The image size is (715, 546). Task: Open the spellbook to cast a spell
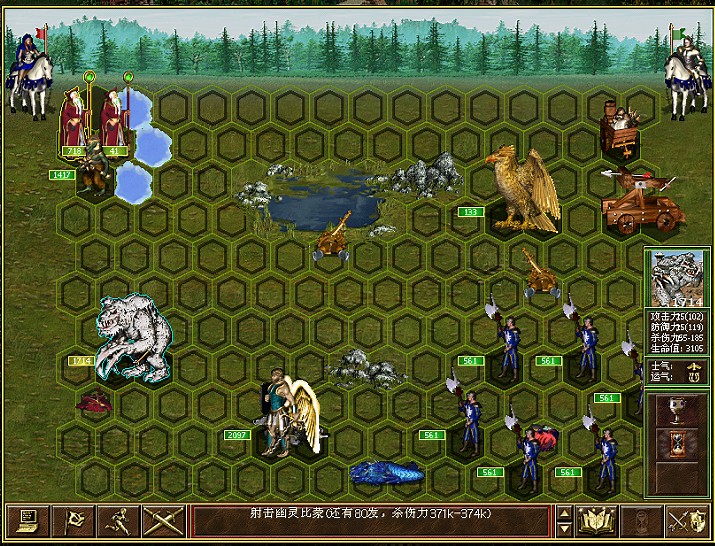[x=595, y=521]
